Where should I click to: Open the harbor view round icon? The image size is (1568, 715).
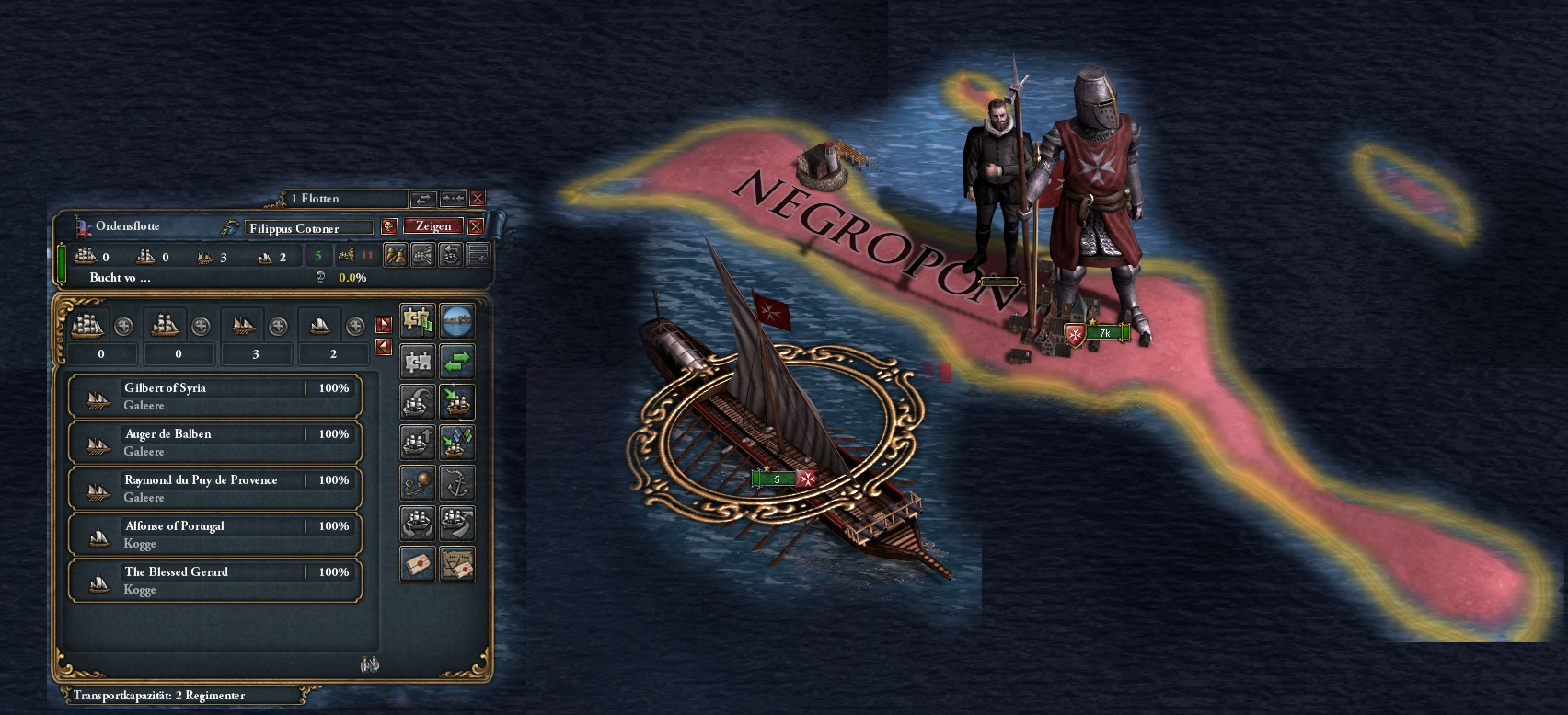click(456, 320)
